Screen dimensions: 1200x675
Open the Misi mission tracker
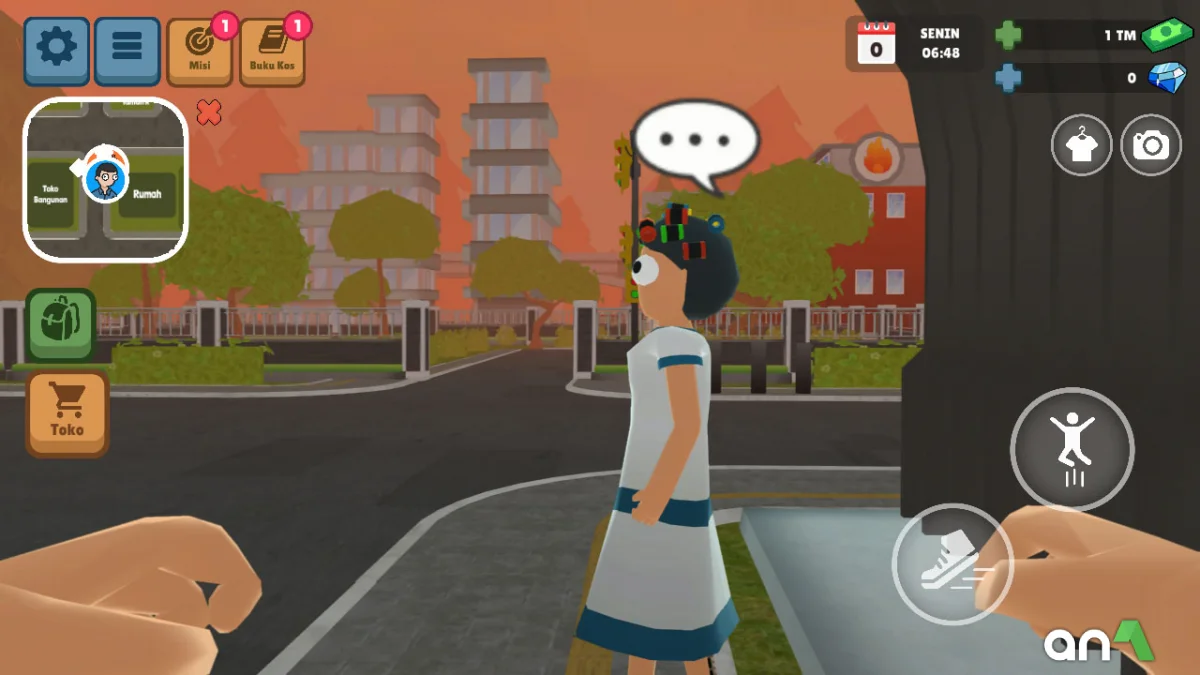pos(200,52)
